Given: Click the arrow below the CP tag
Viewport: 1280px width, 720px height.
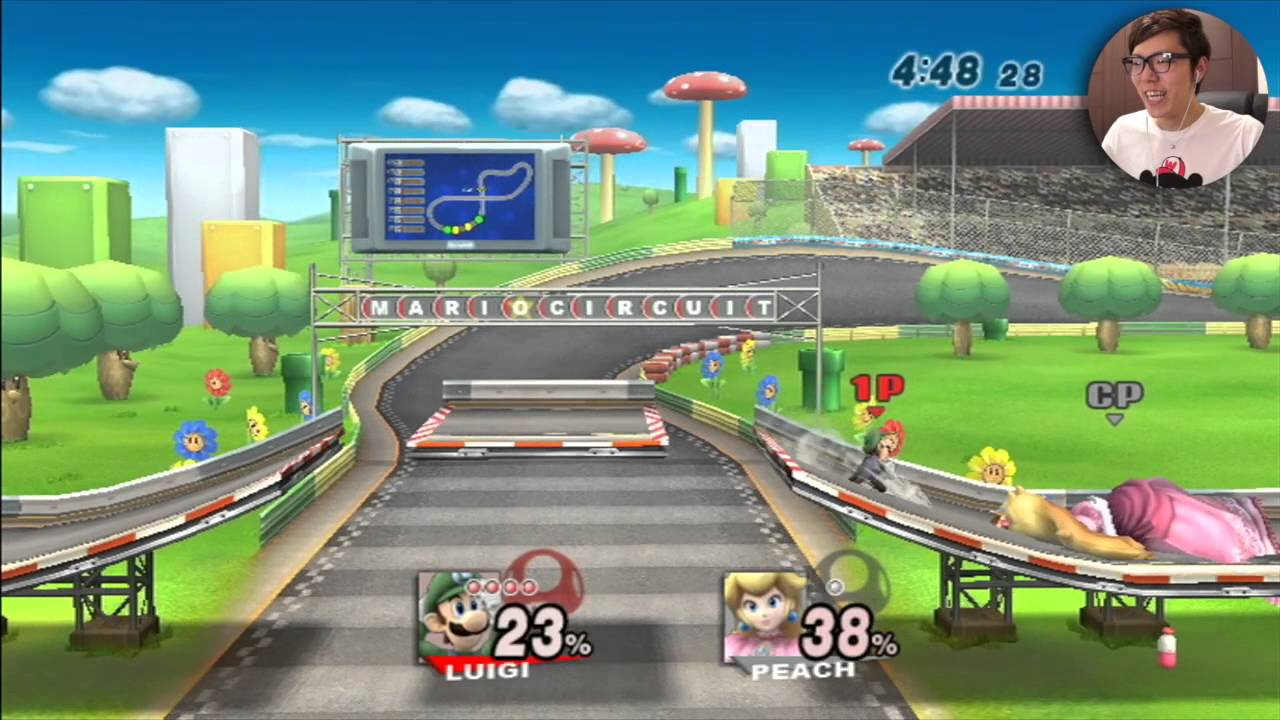Looking at the screenshot, I should (x=1114, y=417).
